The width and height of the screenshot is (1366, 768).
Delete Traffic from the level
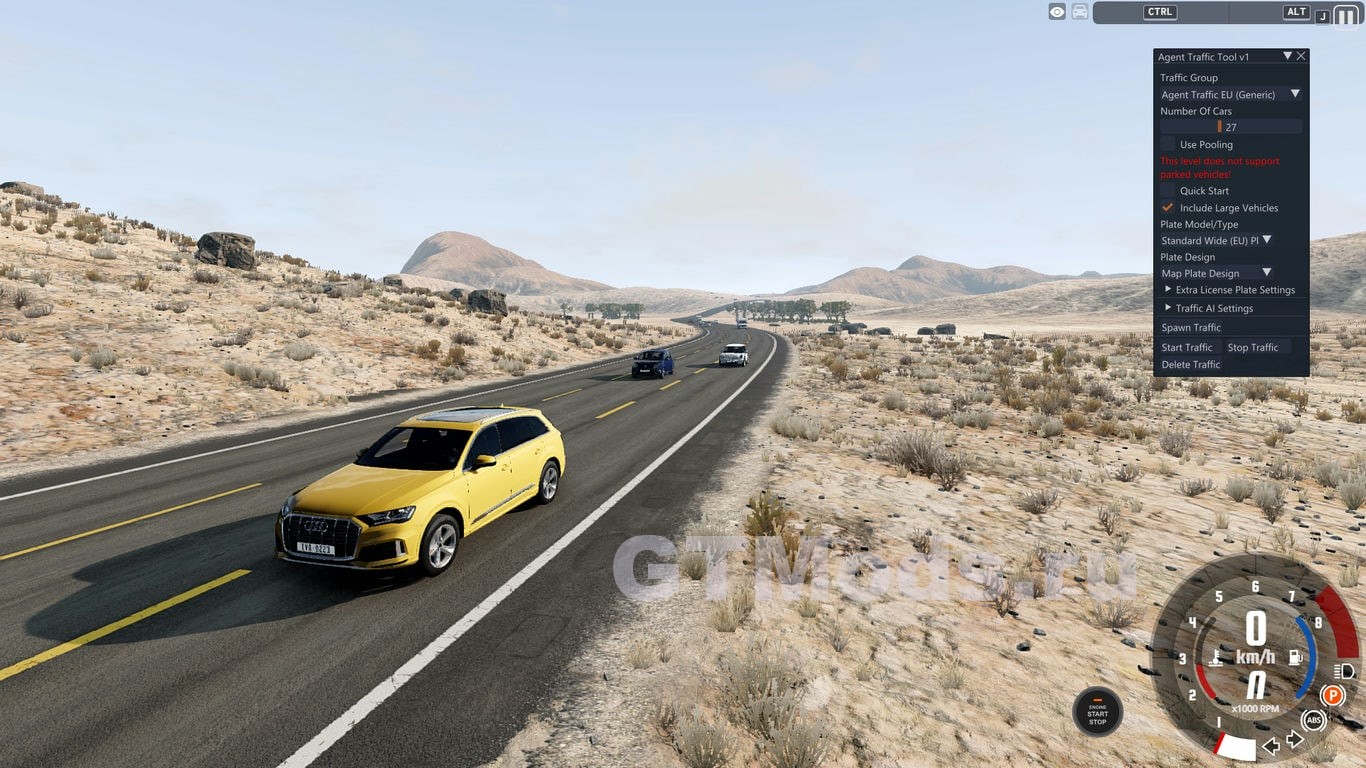[1191, 365]
